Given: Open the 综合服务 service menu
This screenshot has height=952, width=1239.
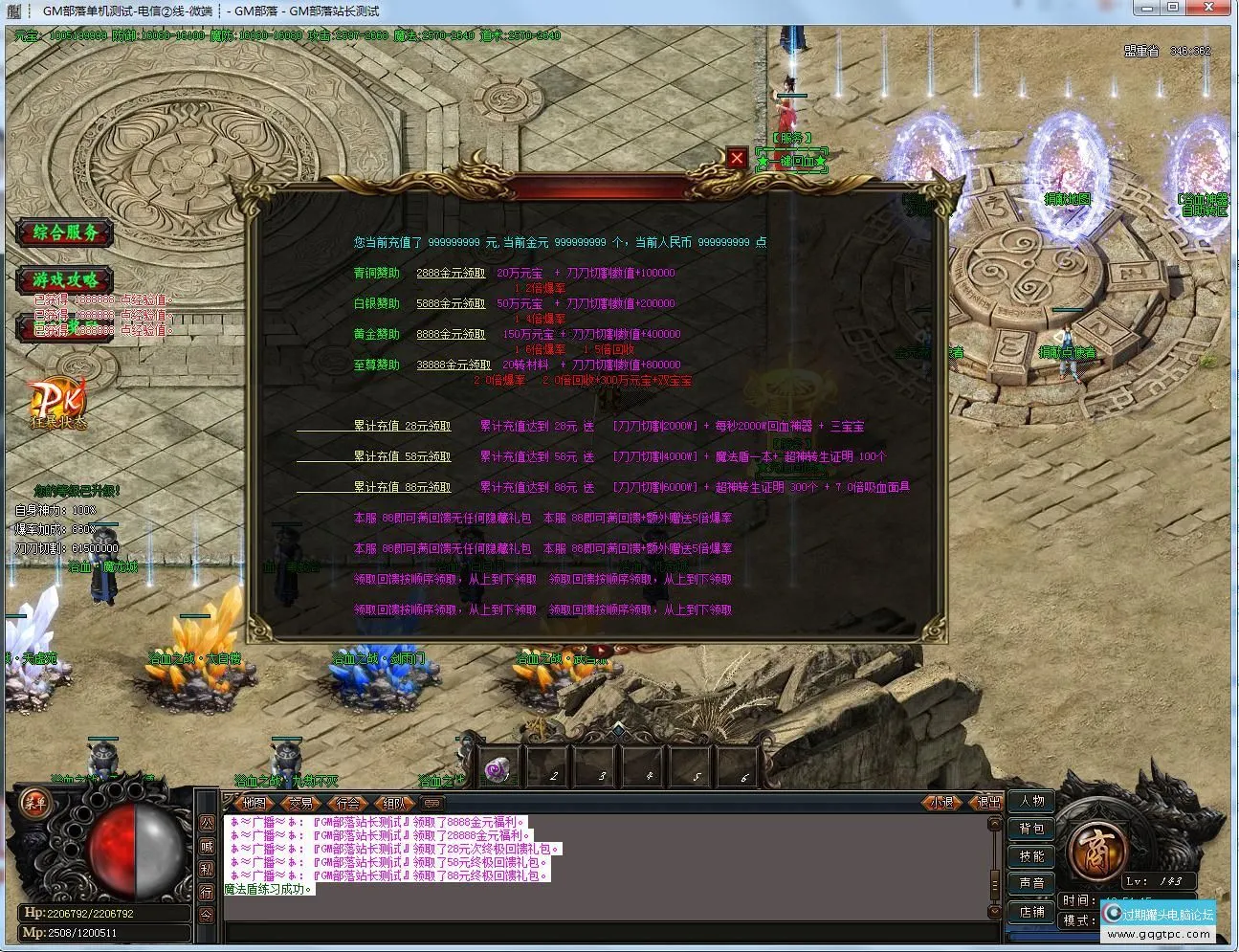Looking at the screenshot, I should coord(63,232).
